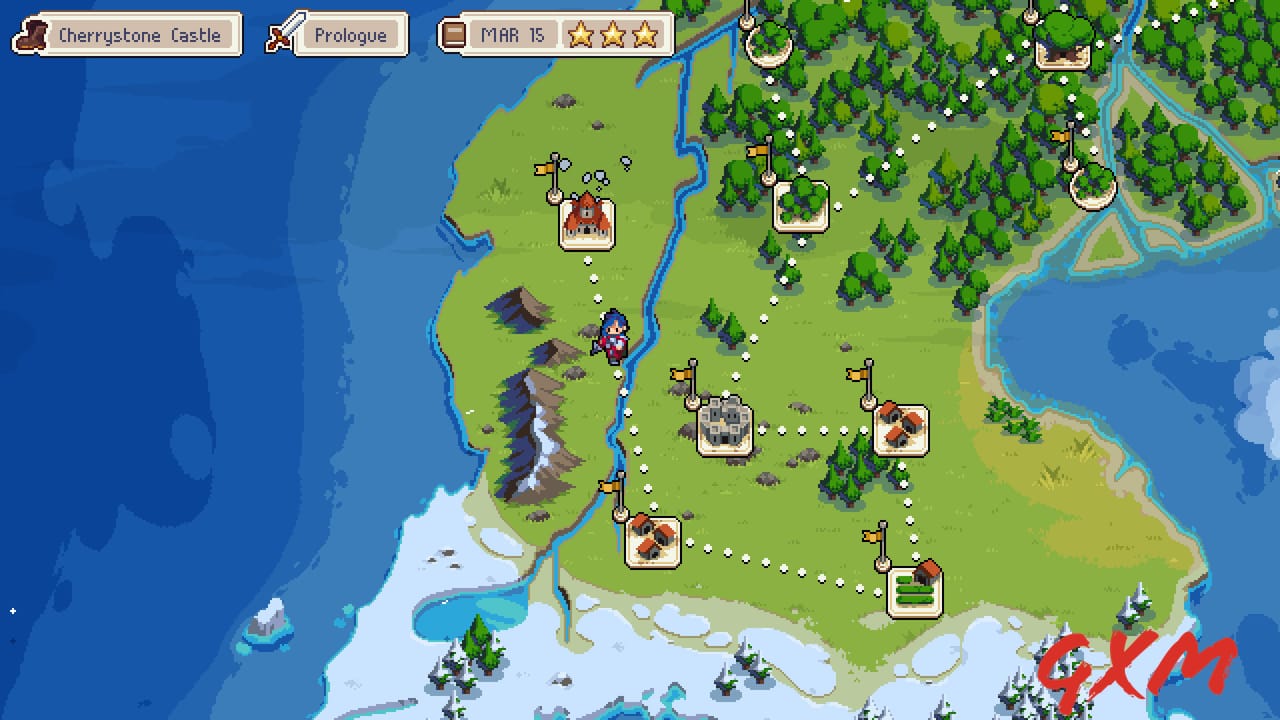Click the MAR 15 date panel
This screenshot has height=720, width=1280.
pyautogui.click(x=514, y=34)
